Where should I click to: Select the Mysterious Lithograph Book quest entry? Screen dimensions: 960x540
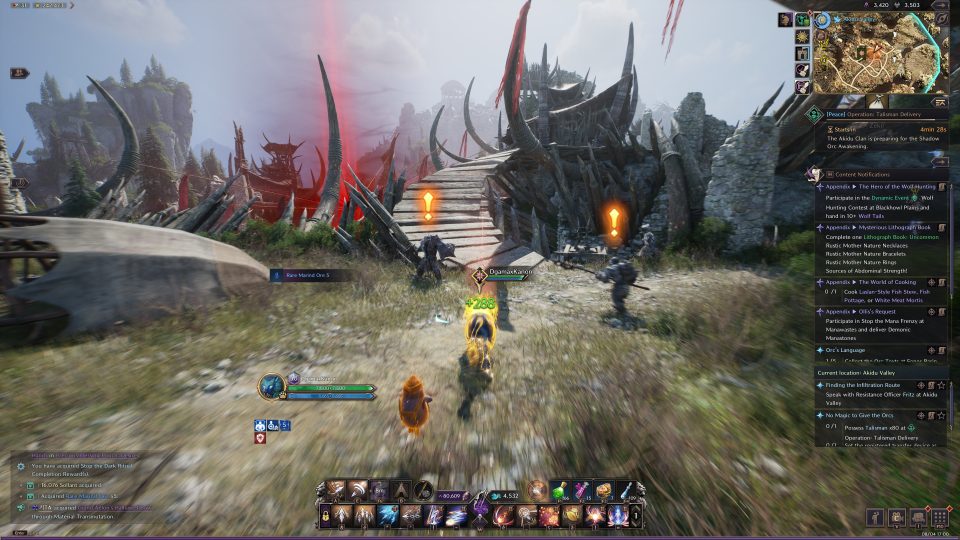(875, 227)
